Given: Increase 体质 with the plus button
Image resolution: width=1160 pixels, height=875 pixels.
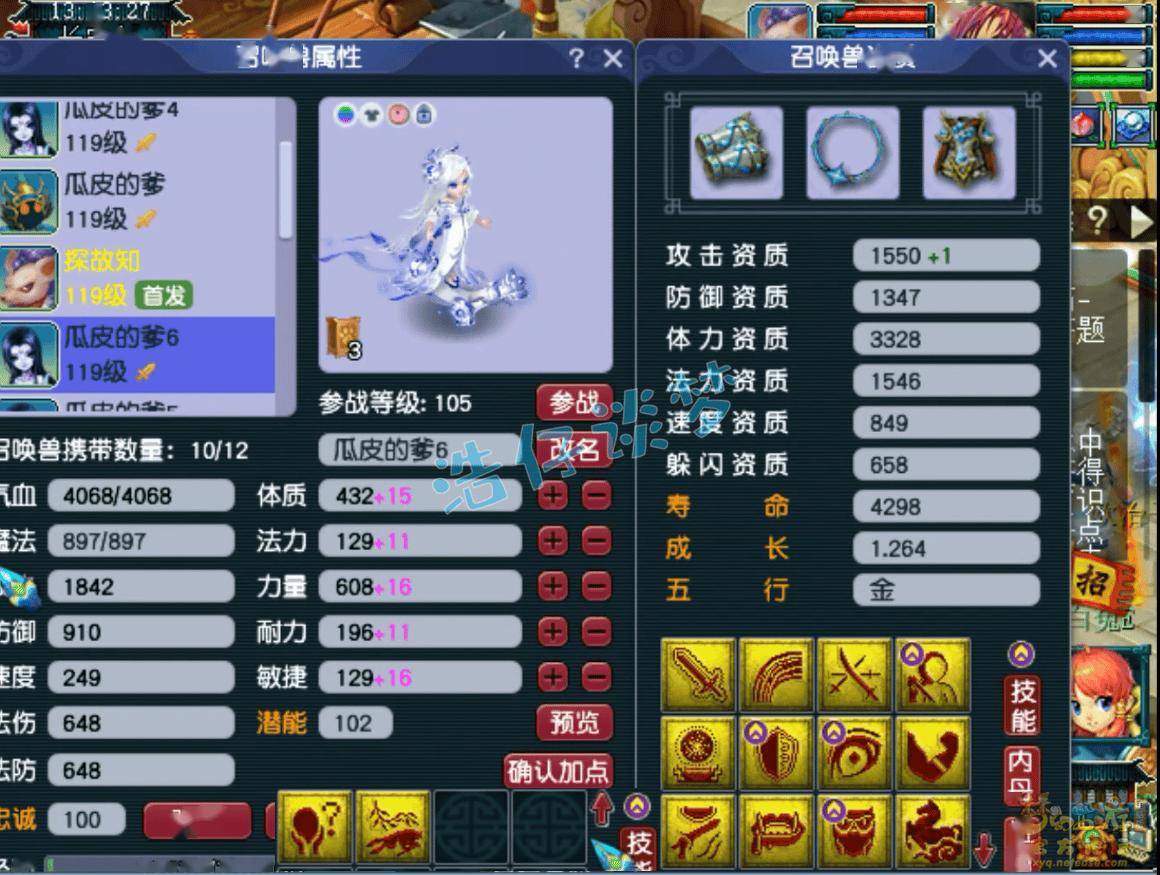Looking at the screenshot, I should (553, 495).
